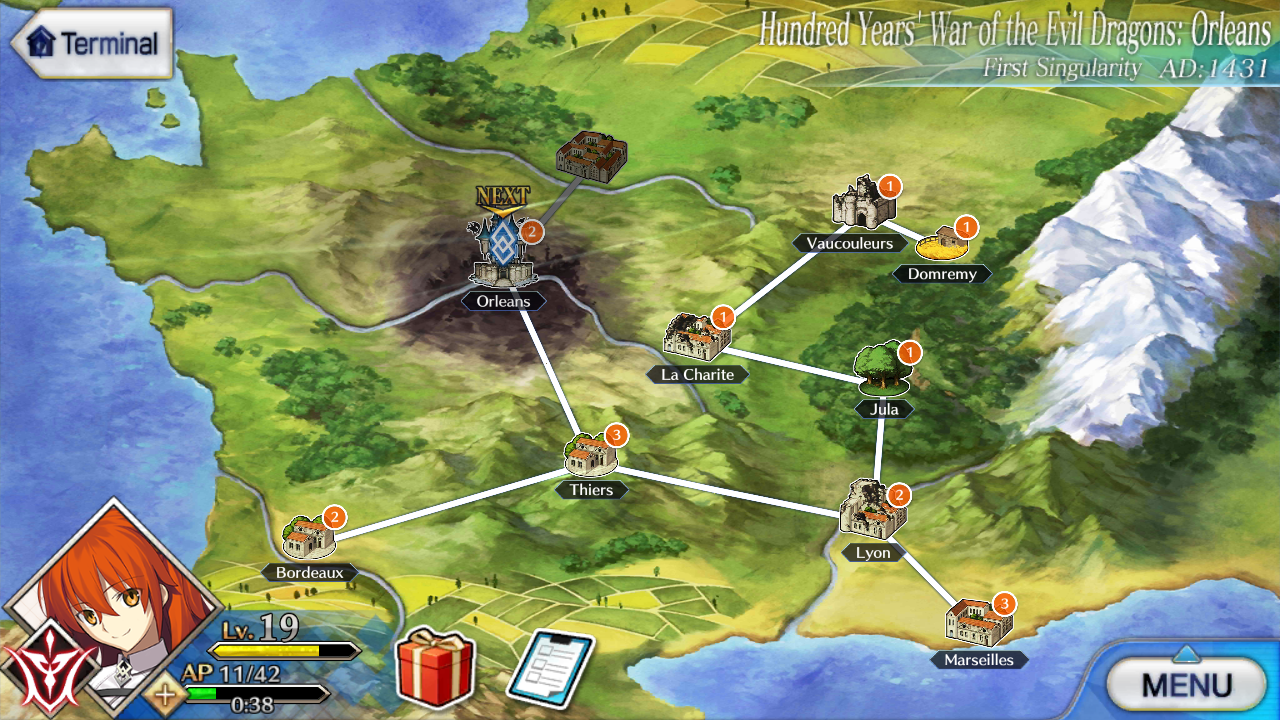The image size is (1280, 720).
Task: Open the MENU button
Action: (1186, 685)
